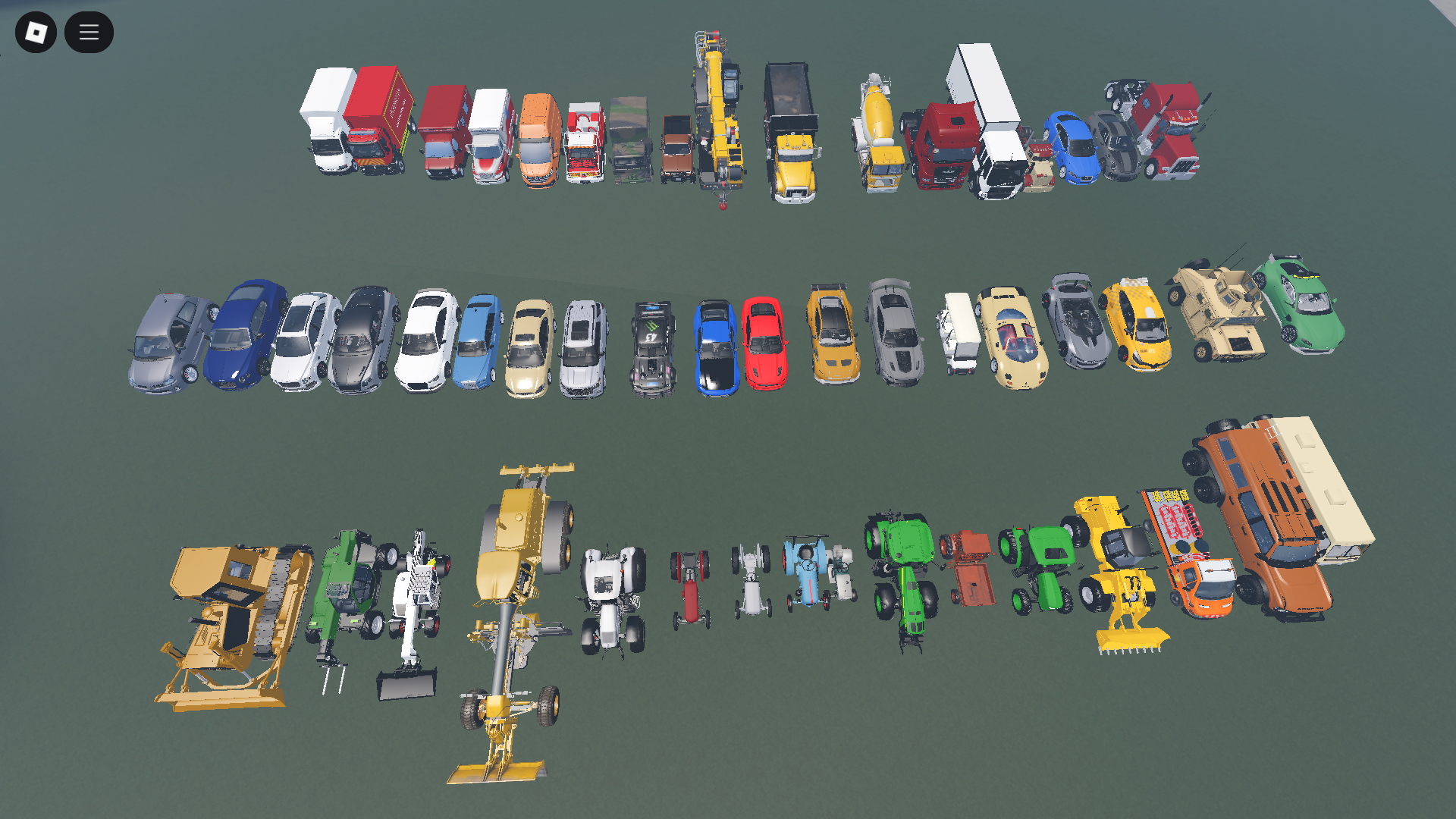
Task: Select the orange delivery van
Action: (x=538, y=140)
